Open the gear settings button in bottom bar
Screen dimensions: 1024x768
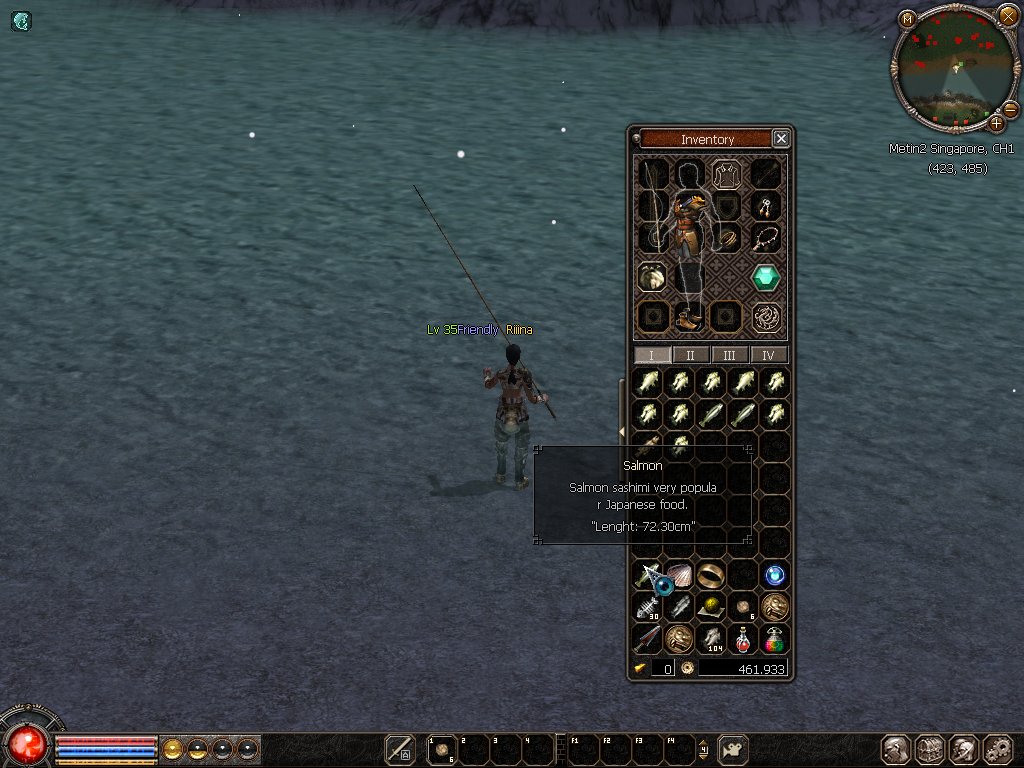click(x=998, y=749)
